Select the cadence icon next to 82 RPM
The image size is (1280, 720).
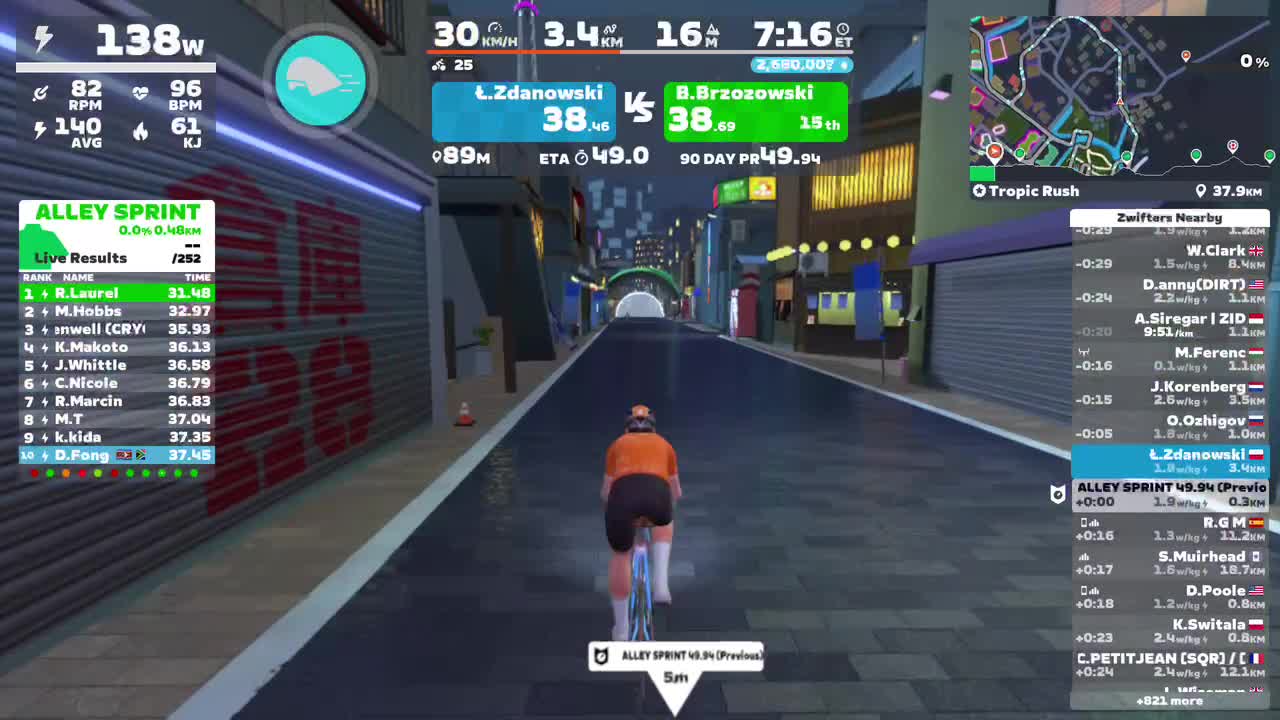[40, 93]
